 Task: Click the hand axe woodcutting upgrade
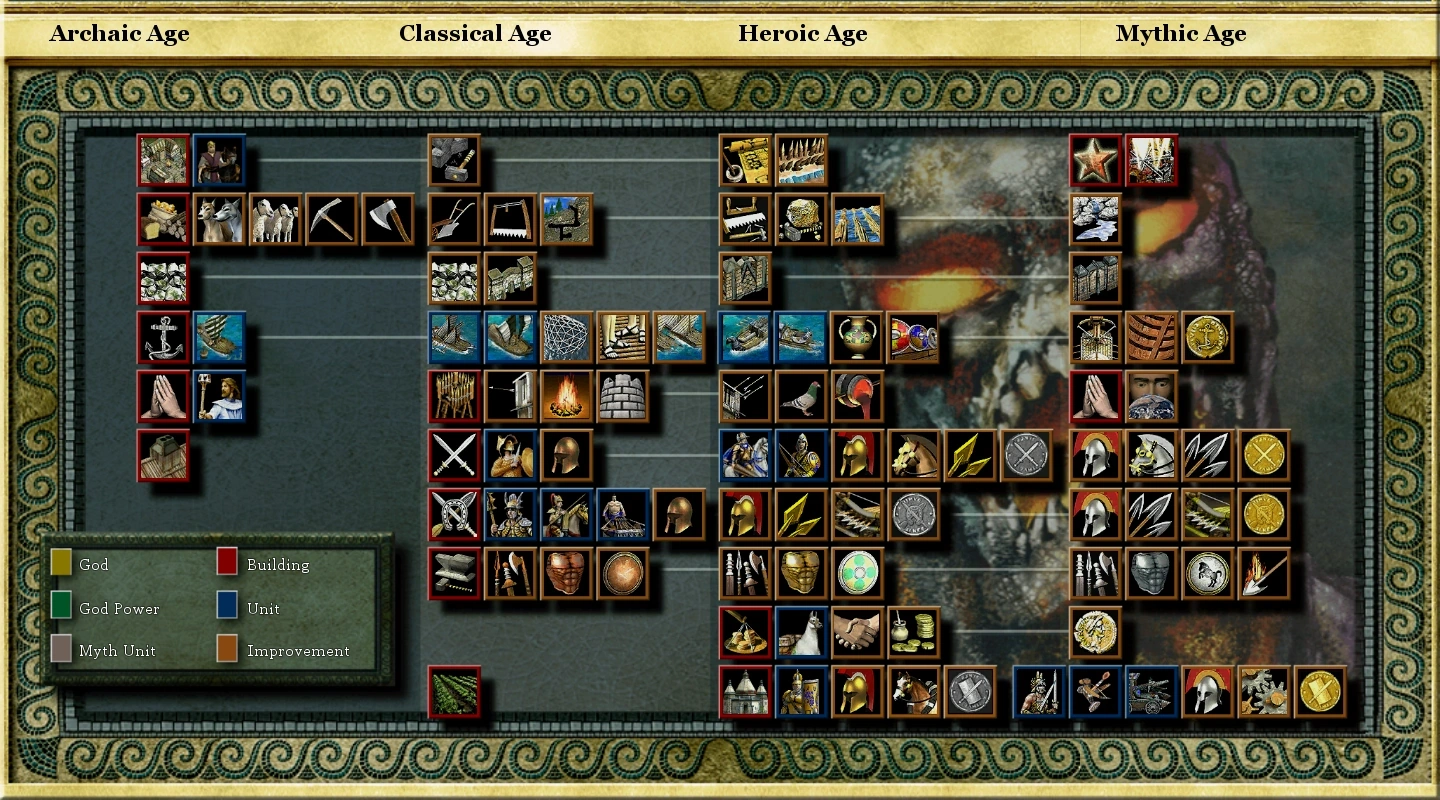click(386, 220)
